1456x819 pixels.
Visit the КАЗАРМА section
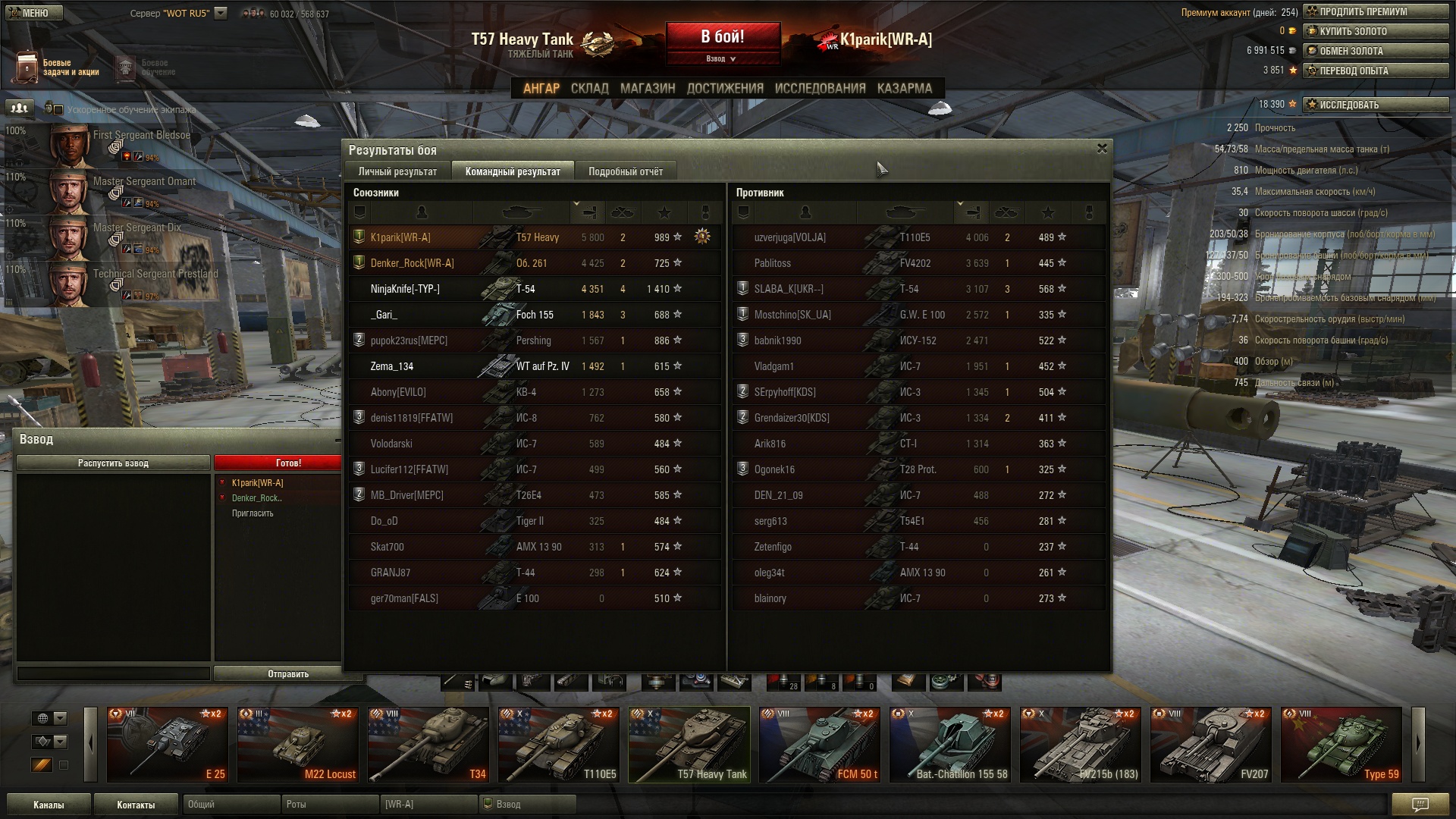[x=904, y=88]
